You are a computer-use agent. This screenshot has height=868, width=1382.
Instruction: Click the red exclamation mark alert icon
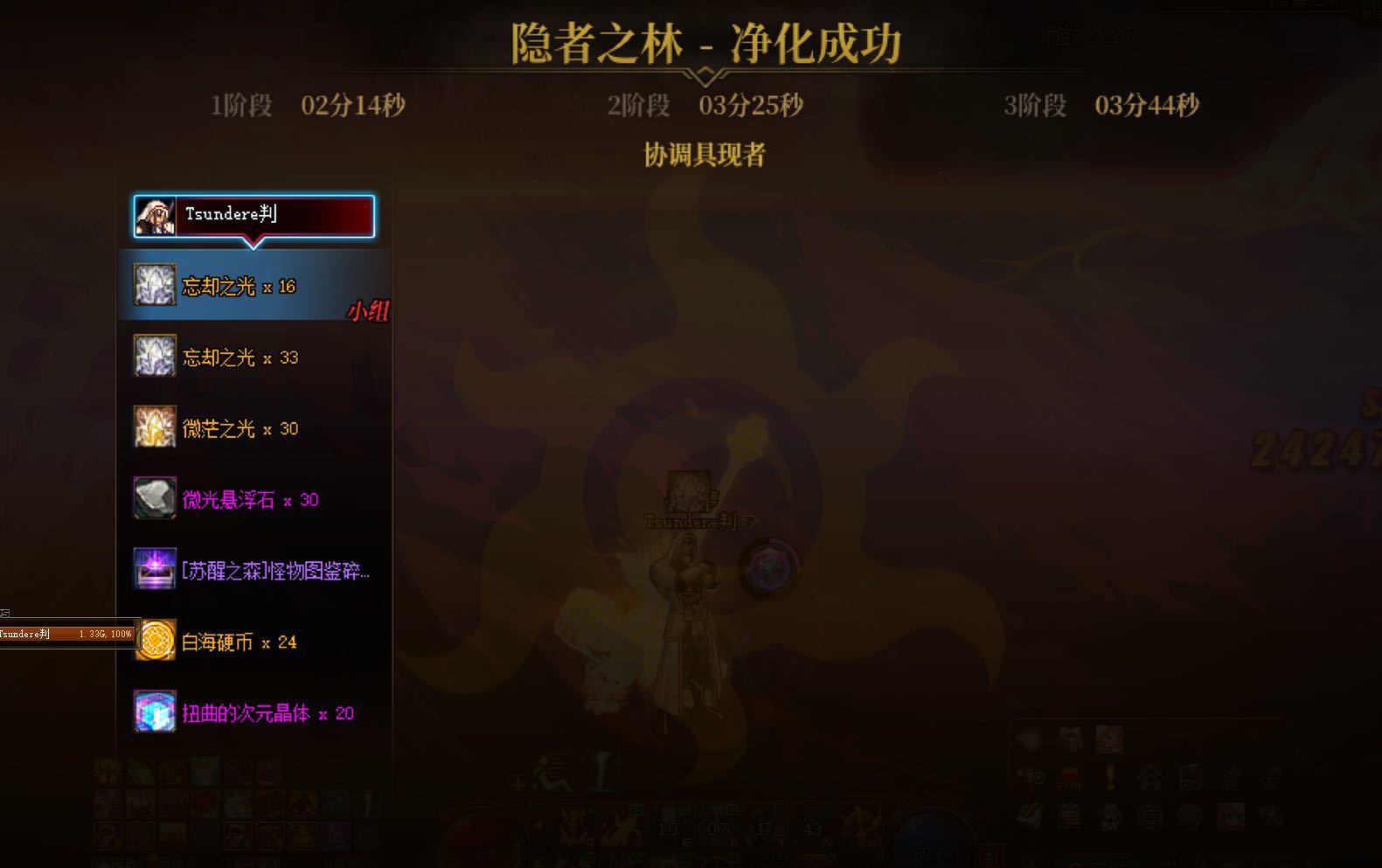pos(1110,777)
